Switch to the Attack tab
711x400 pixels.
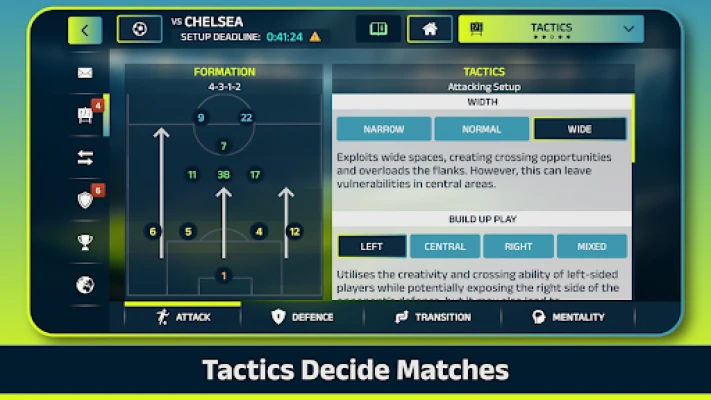pos(183,317)
